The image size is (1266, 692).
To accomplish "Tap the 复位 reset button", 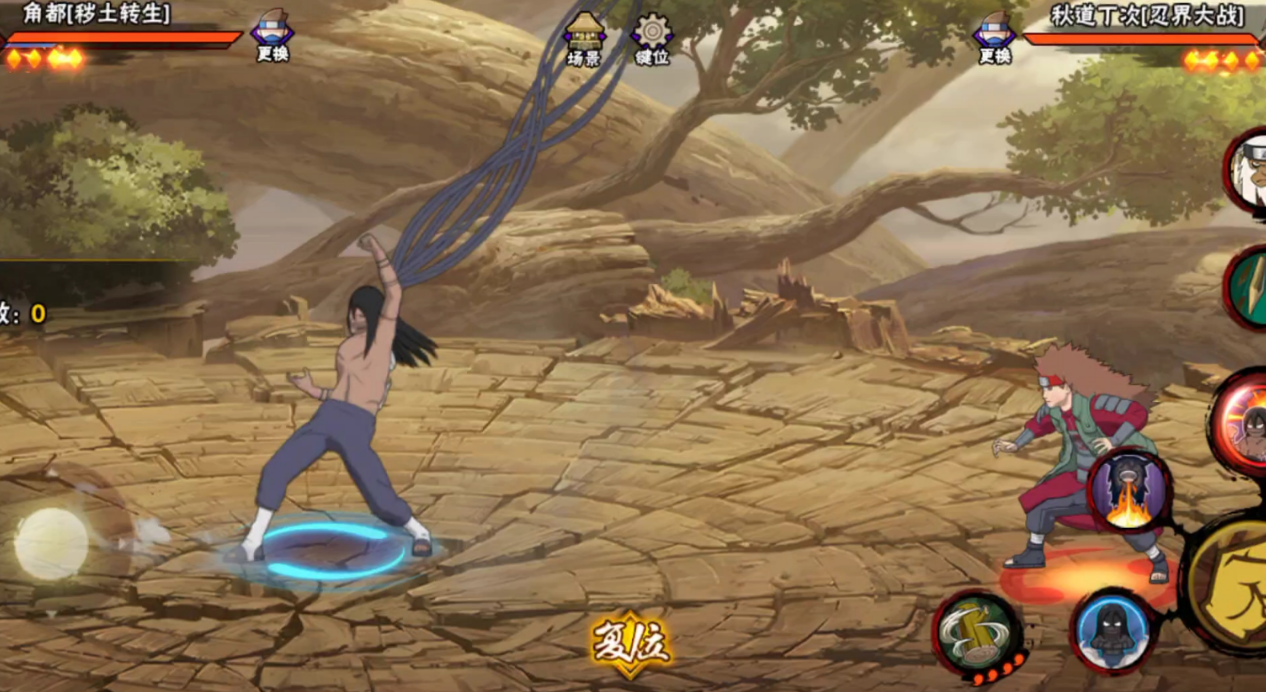I will tap(631, 644).
